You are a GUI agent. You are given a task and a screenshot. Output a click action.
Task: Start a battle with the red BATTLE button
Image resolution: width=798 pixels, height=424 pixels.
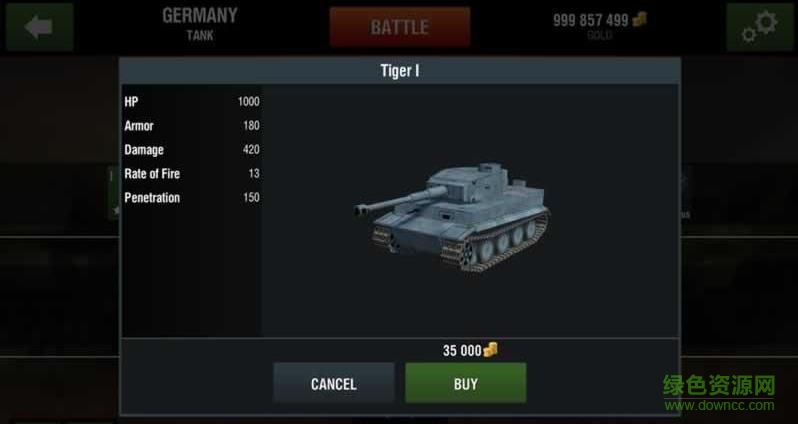pyautogui.click(x=399, y=27)
